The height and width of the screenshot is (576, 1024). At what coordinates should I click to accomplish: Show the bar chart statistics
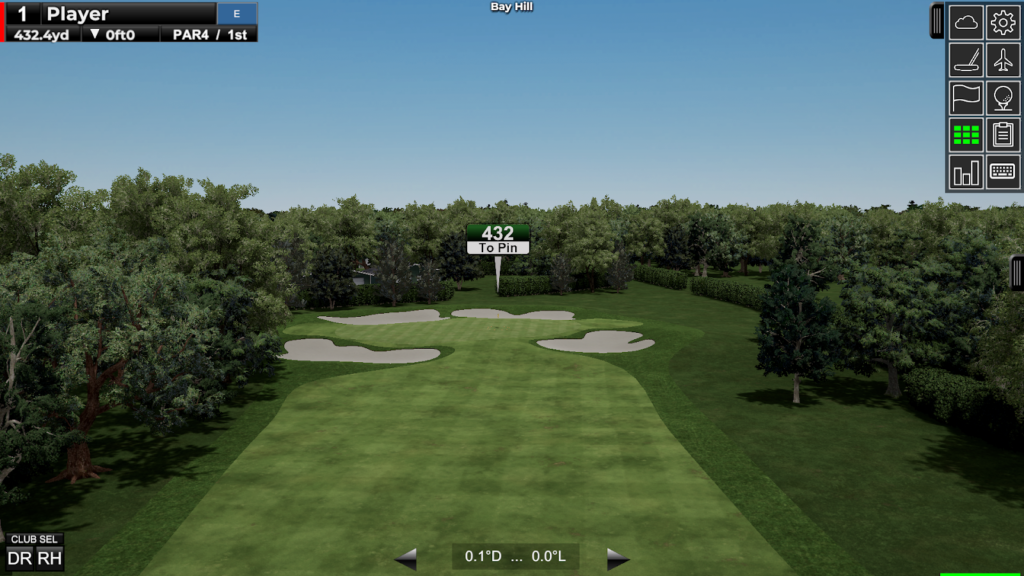point(966,173)
